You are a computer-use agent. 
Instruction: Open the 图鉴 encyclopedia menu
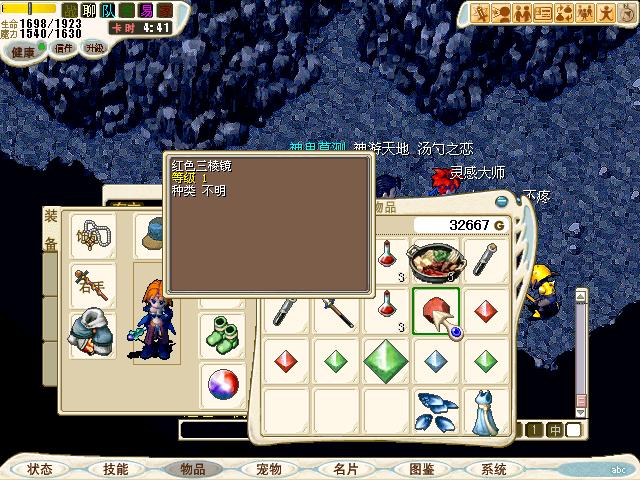tap(421, 468)
